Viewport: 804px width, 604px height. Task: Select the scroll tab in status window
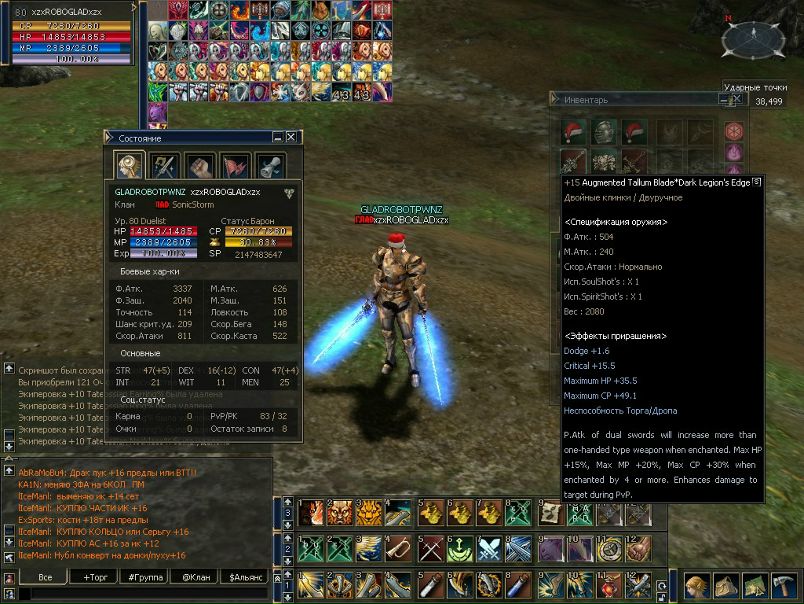pyautogui.click(x=270, y=166)
